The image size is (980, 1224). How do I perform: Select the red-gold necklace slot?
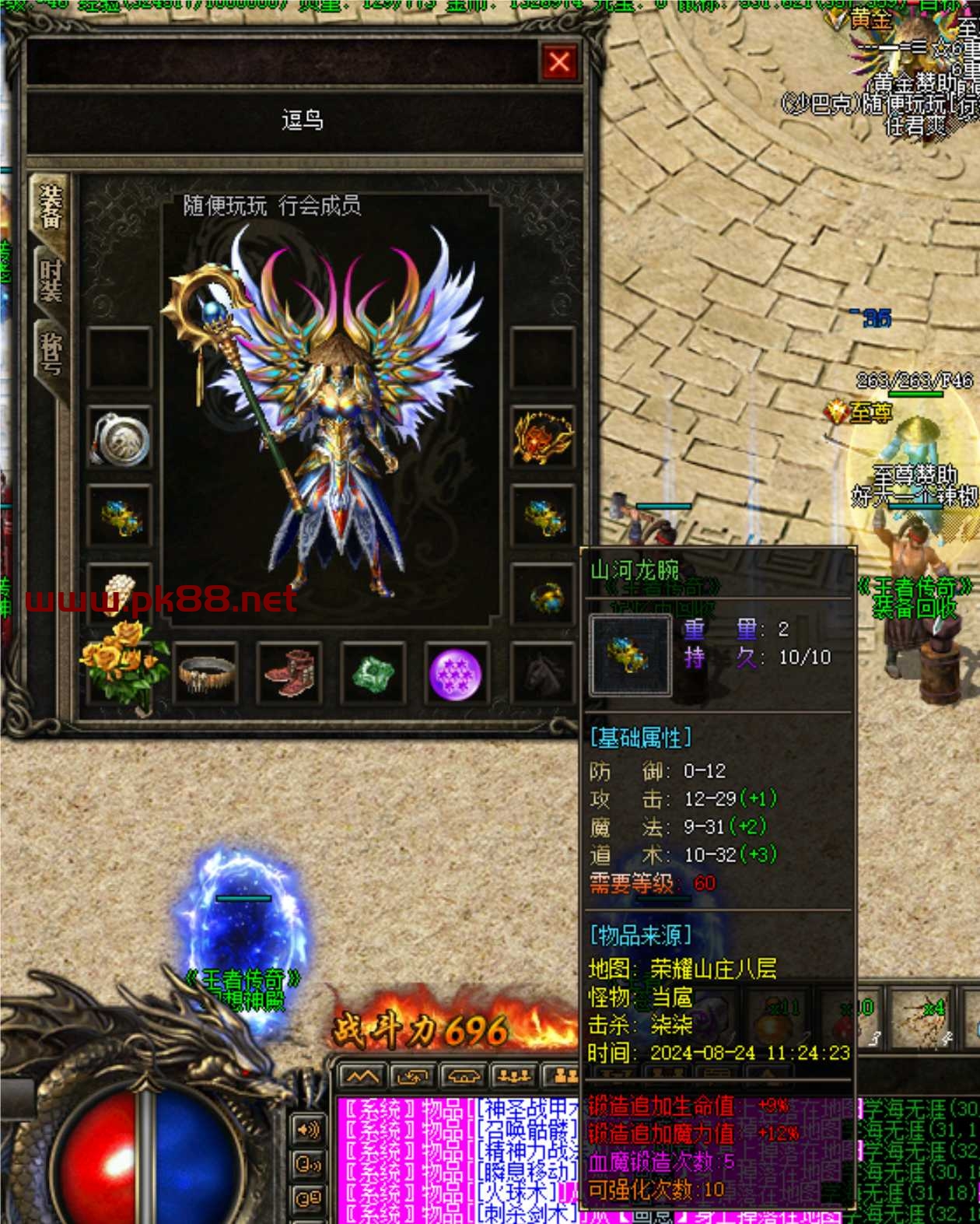point(543,438)
